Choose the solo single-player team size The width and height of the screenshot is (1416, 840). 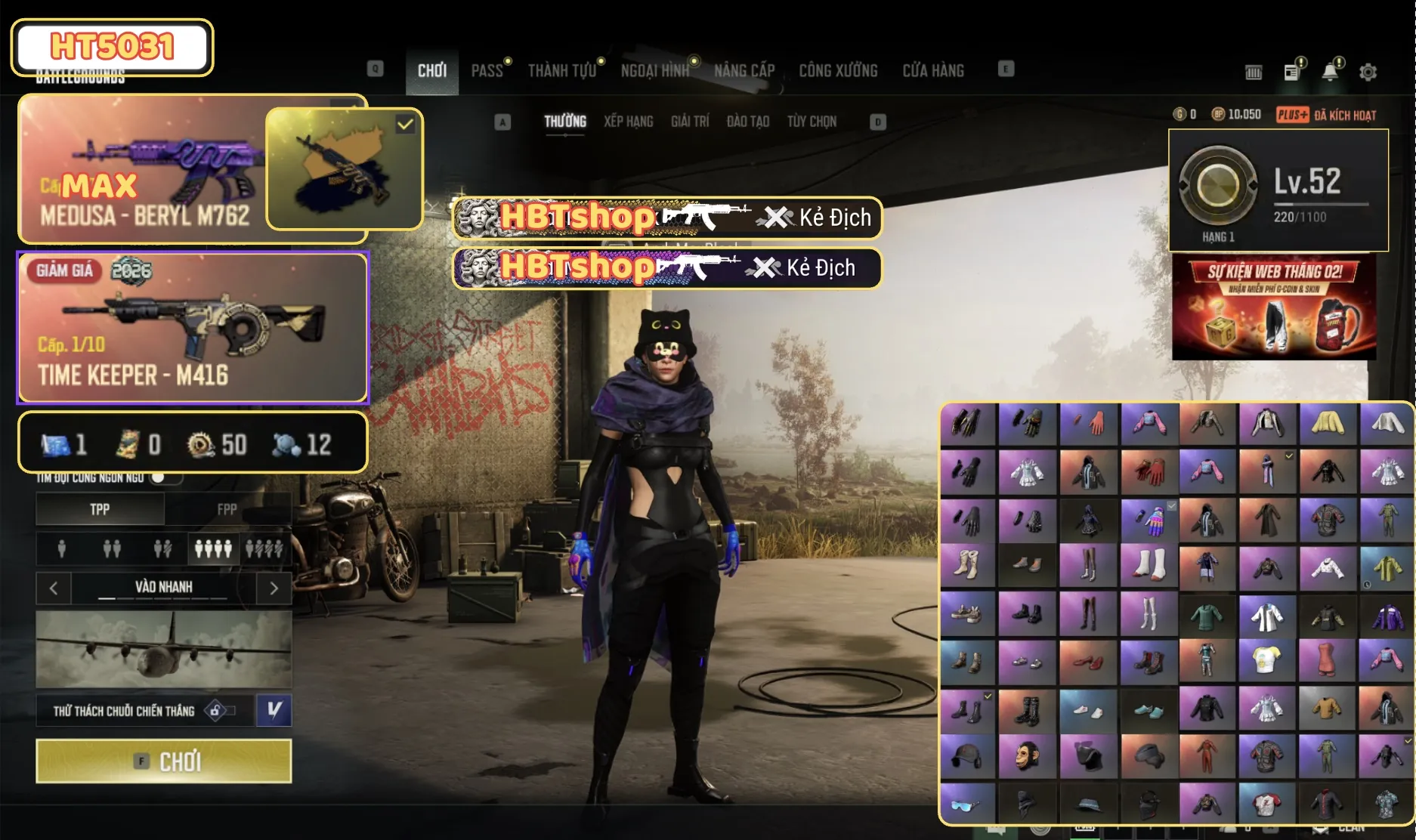[x=62, y=548]
